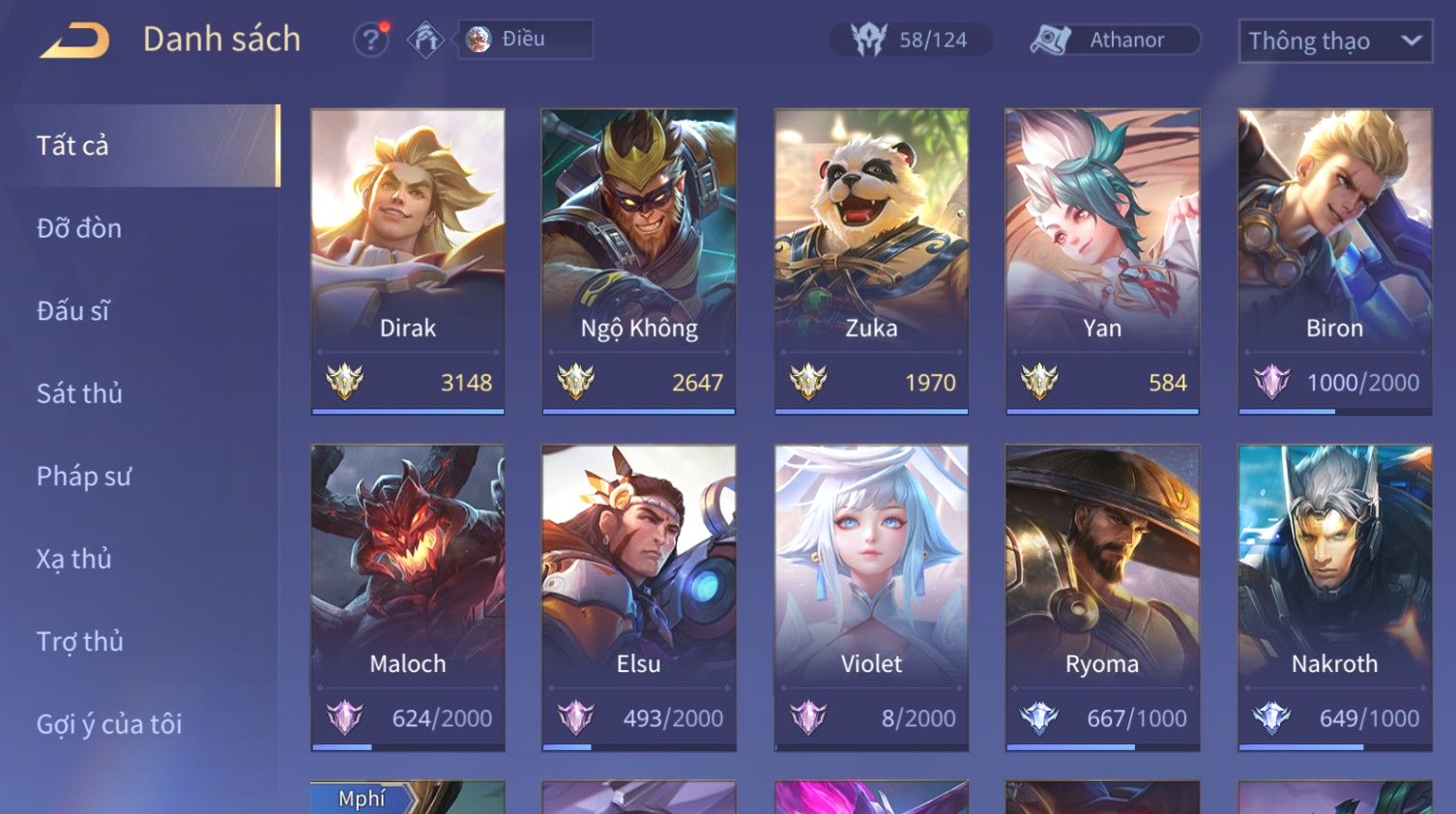Click the Nakroth hero card
This screenshot has width=1456, height=814.
(x=1334, y=596)
